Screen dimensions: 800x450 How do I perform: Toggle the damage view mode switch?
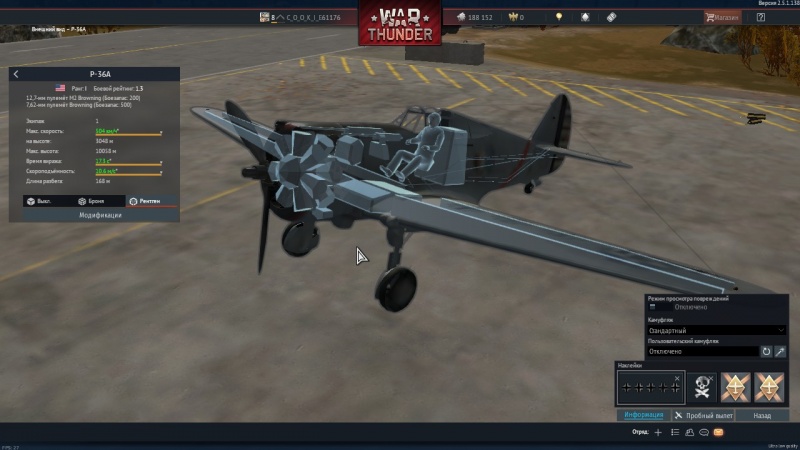pos(653,307)
